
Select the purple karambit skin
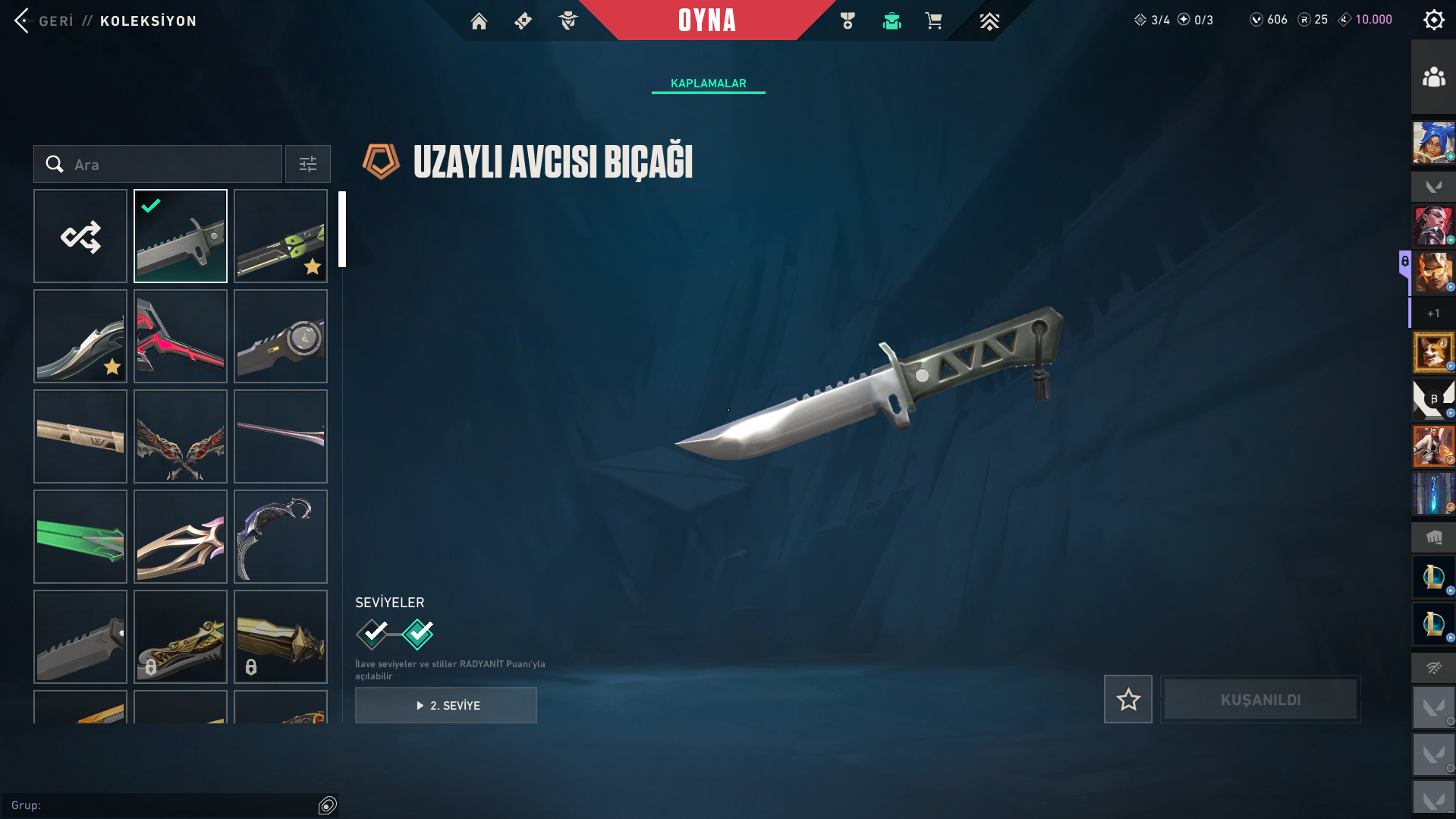coord(281,537)
